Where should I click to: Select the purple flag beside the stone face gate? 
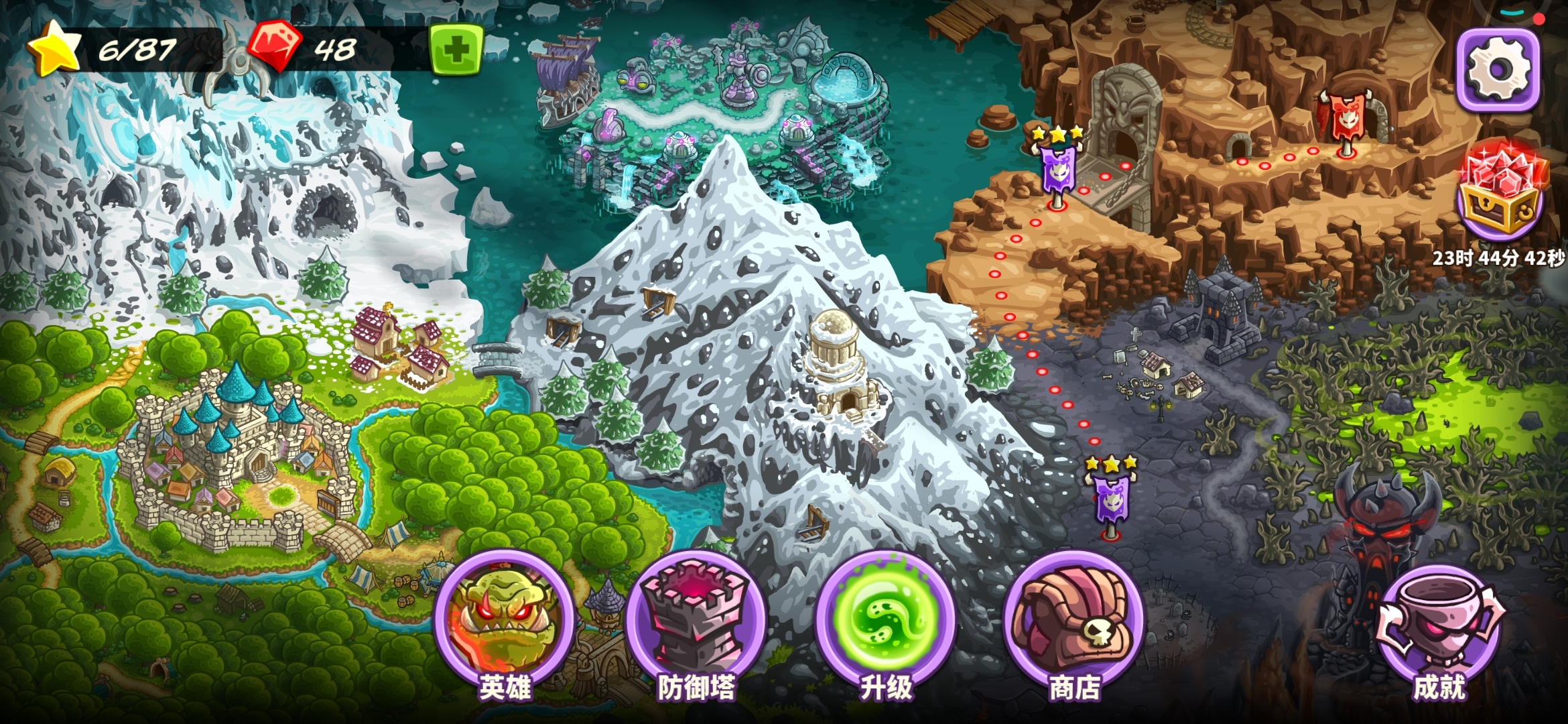click(1058, 171)
